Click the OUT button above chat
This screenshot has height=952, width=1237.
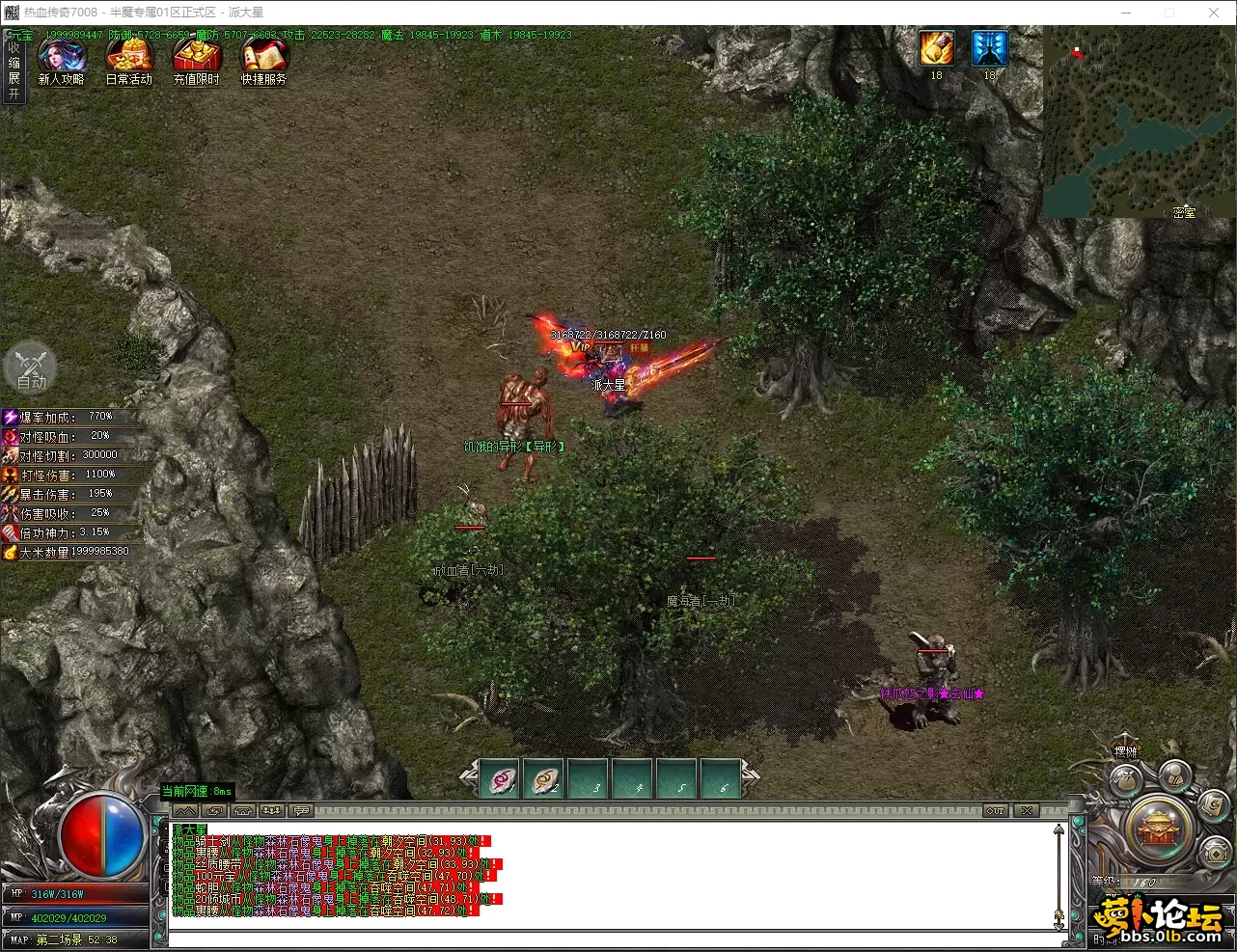click(x=996, y=811)
